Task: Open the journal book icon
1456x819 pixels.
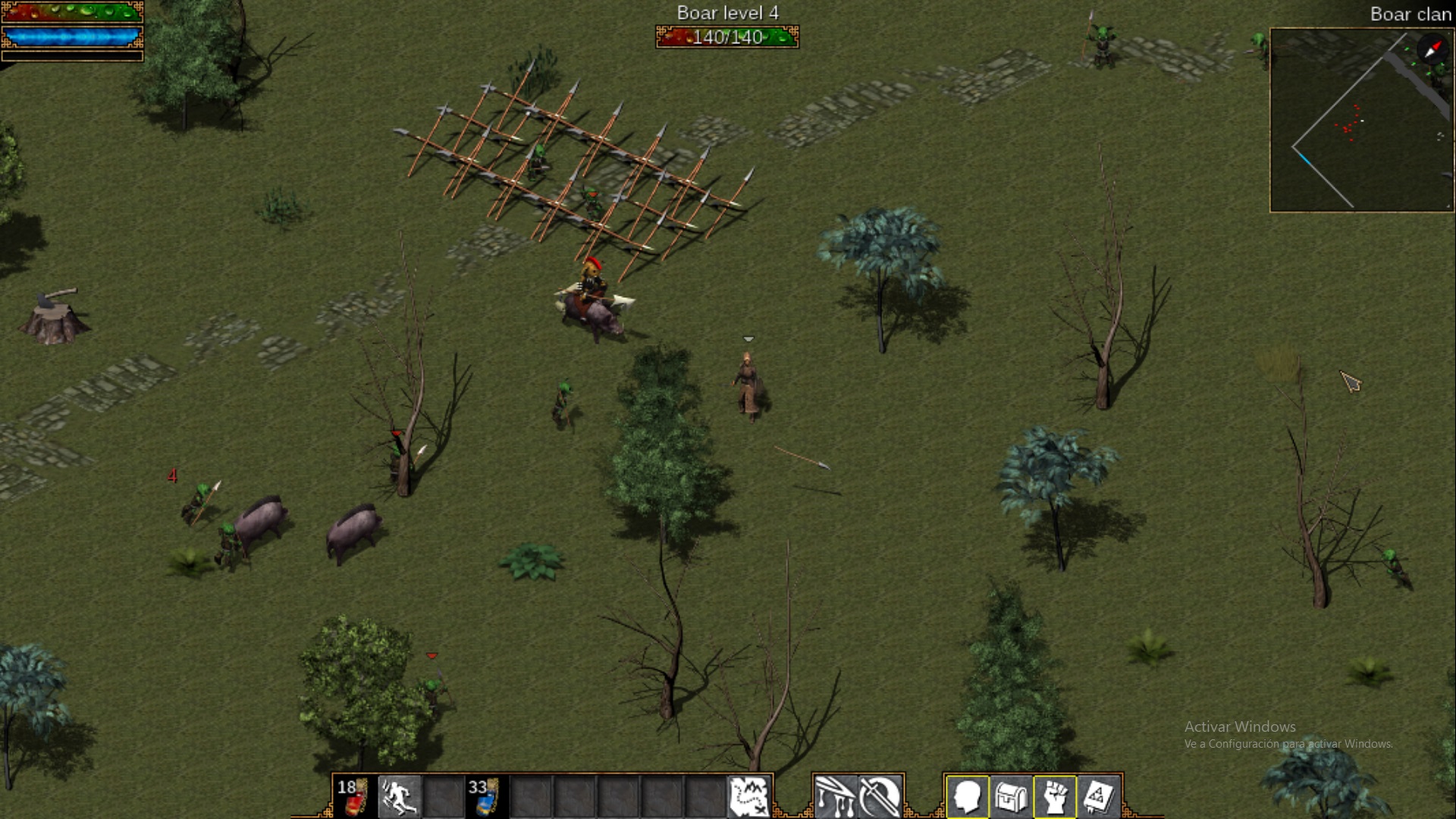Action: pos(1099,797)
